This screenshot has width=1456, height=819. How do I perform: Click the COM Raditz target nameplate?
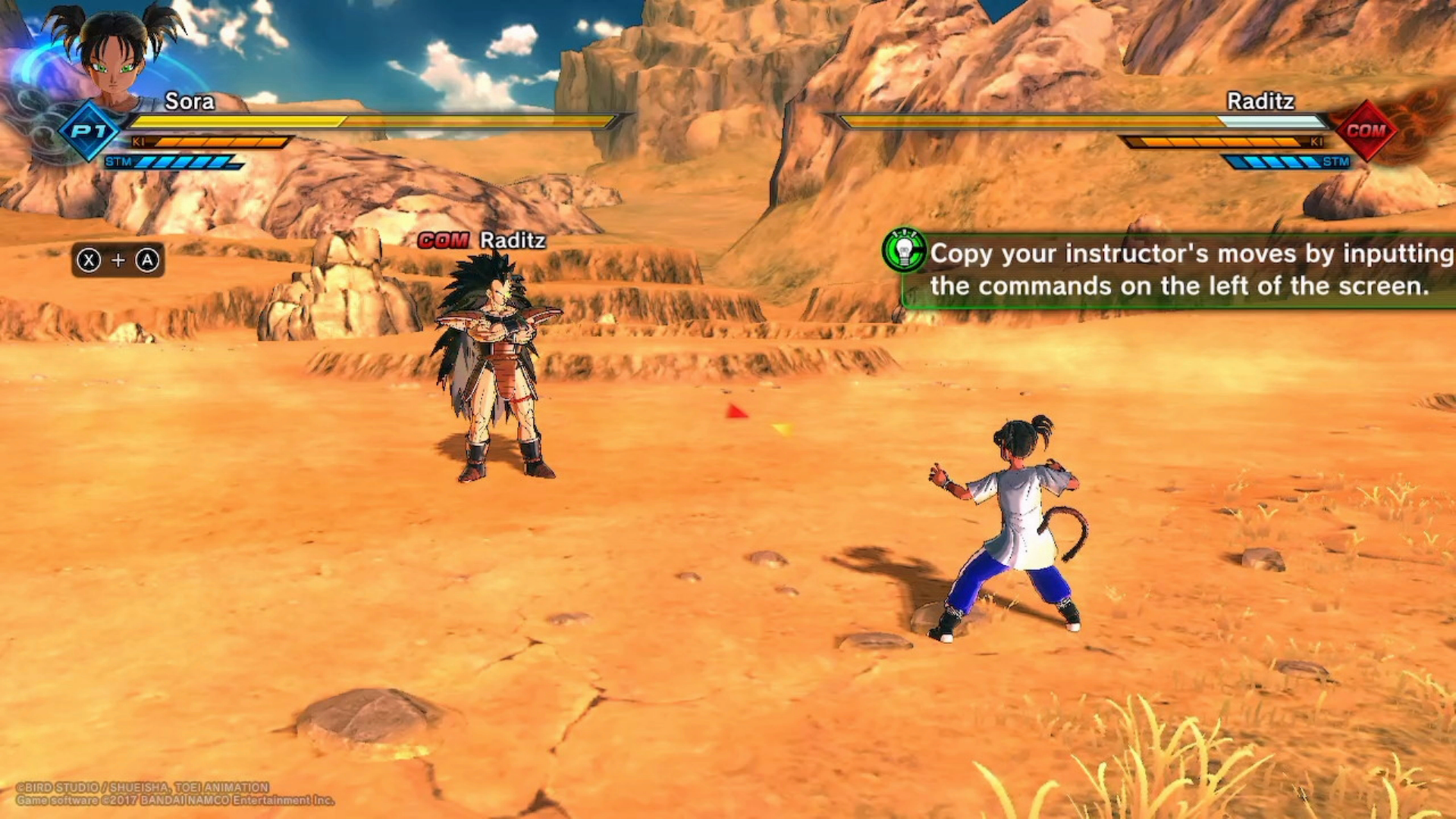point(482,240)
